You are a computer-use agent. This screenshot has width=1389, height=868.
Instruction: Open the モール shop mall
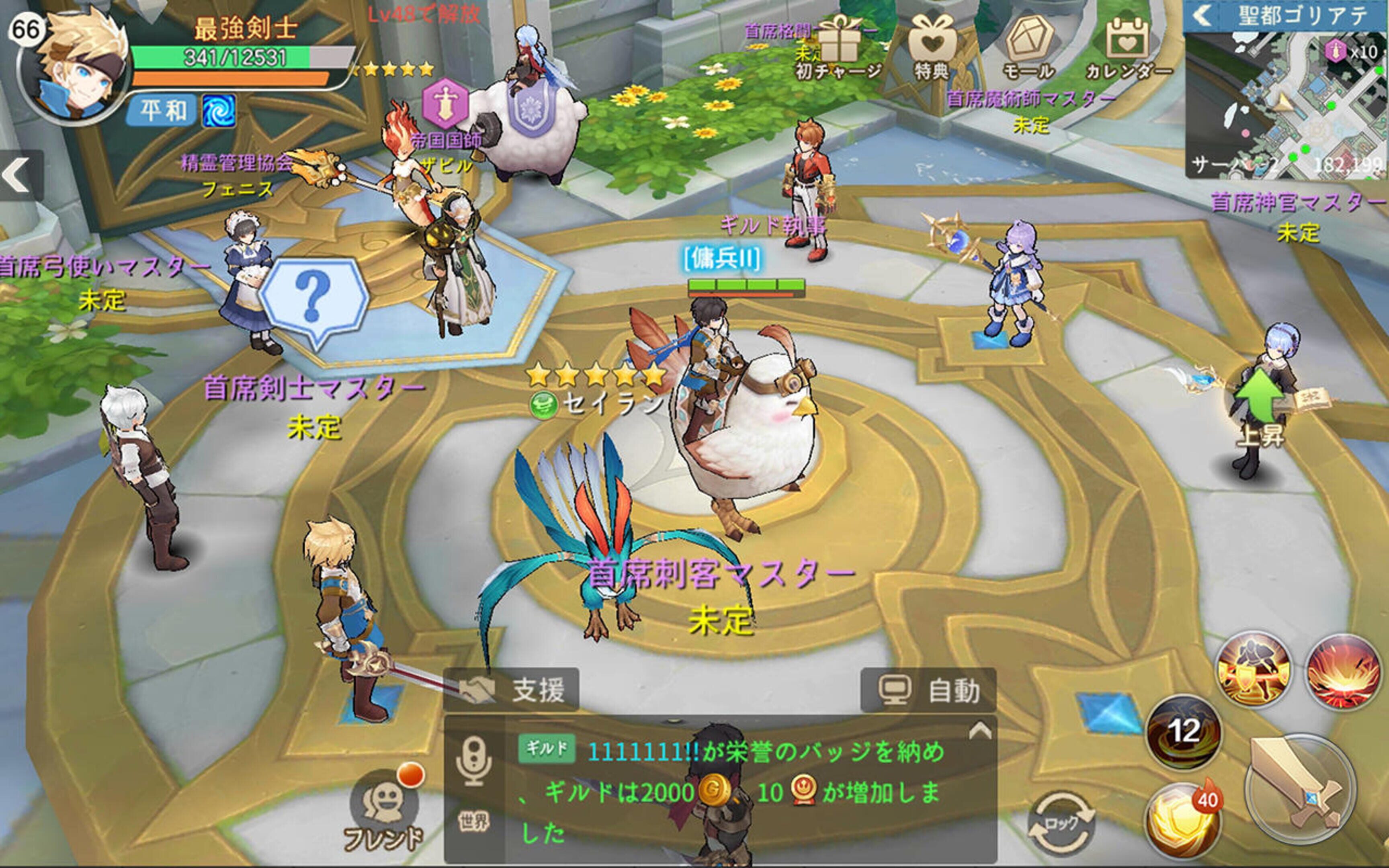point(1028,49)
